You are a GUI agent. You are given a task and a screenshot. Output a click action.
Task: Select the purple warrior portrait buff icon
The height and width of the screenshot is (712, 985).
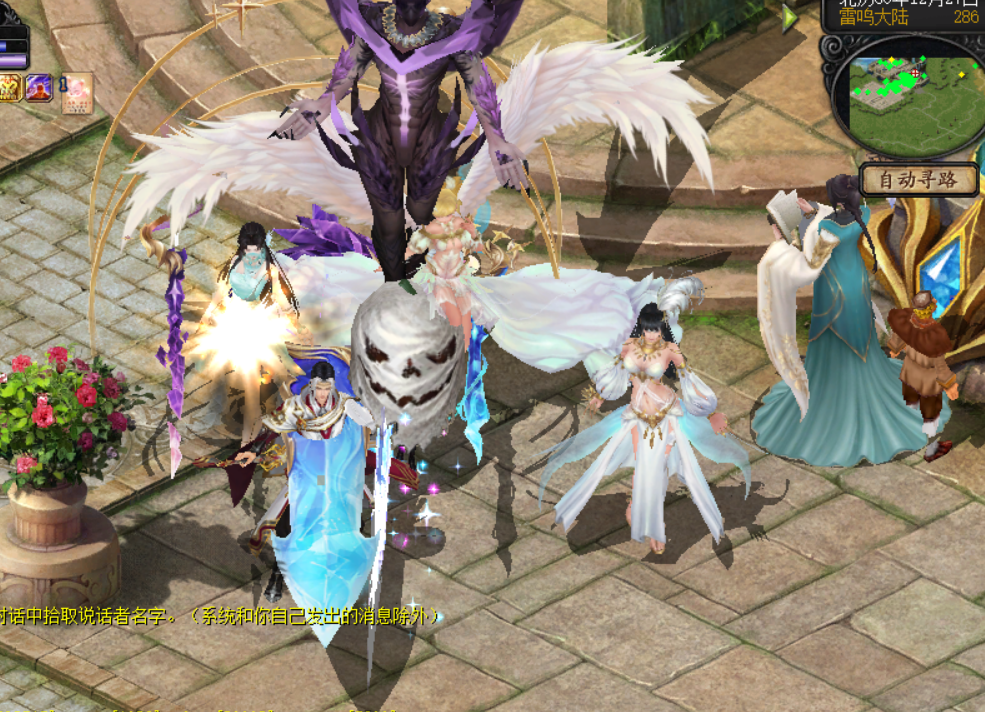pyautogui.click(x=39, y=88)
